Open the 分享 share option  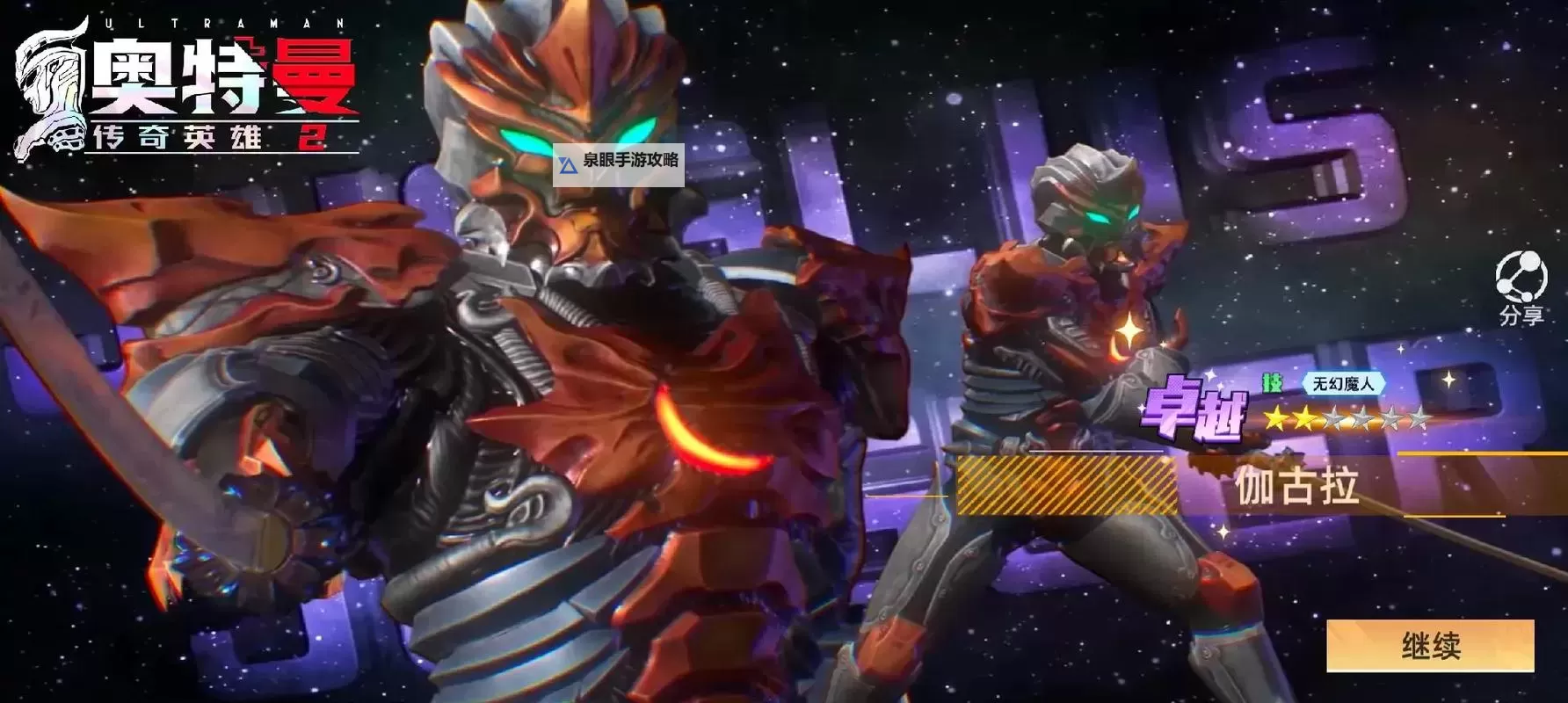click(1521, 288)
